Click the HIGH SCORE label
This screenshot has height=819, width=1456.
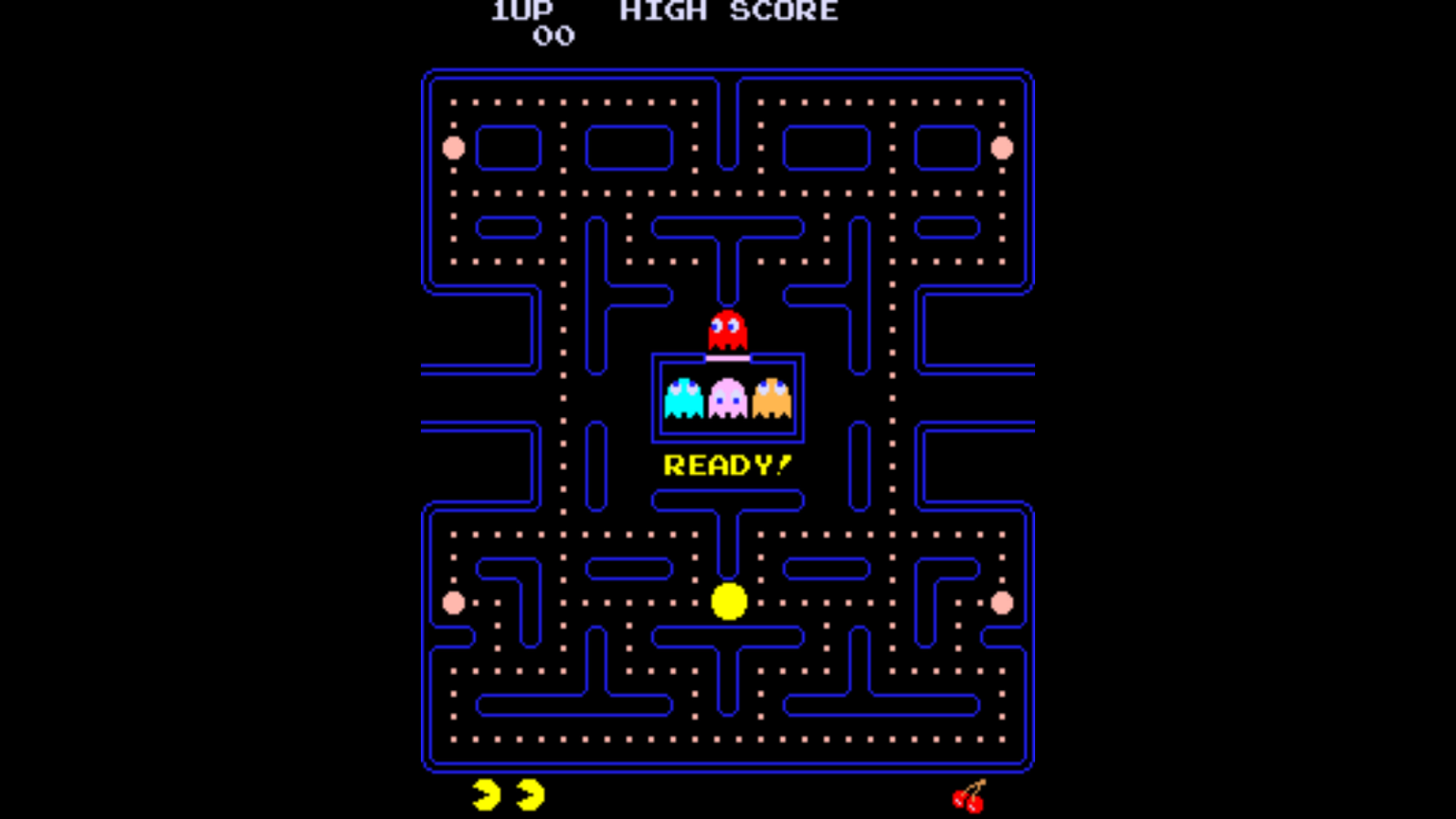tap(728, 11)
